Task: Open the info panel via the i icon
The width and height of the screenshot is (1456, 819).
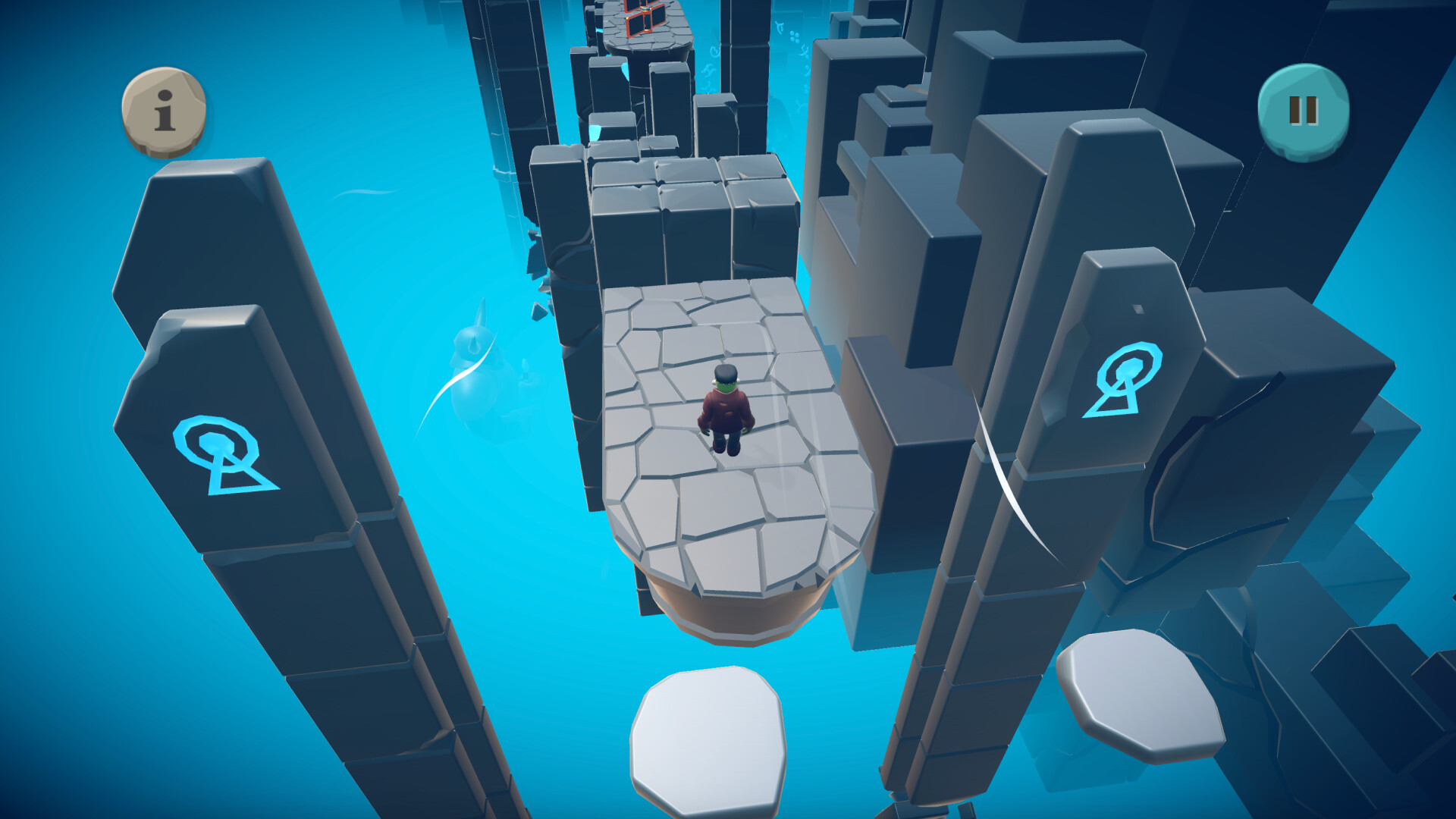Action: pyautogui.click(x=163, y=112)
